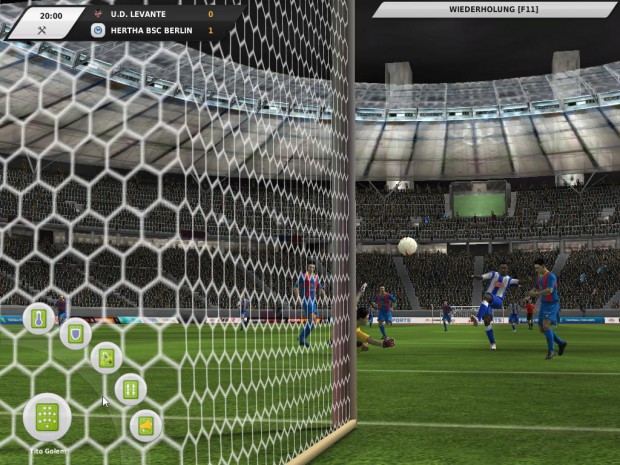
Task: Open the tactics board icon
Action: [106, 357]
